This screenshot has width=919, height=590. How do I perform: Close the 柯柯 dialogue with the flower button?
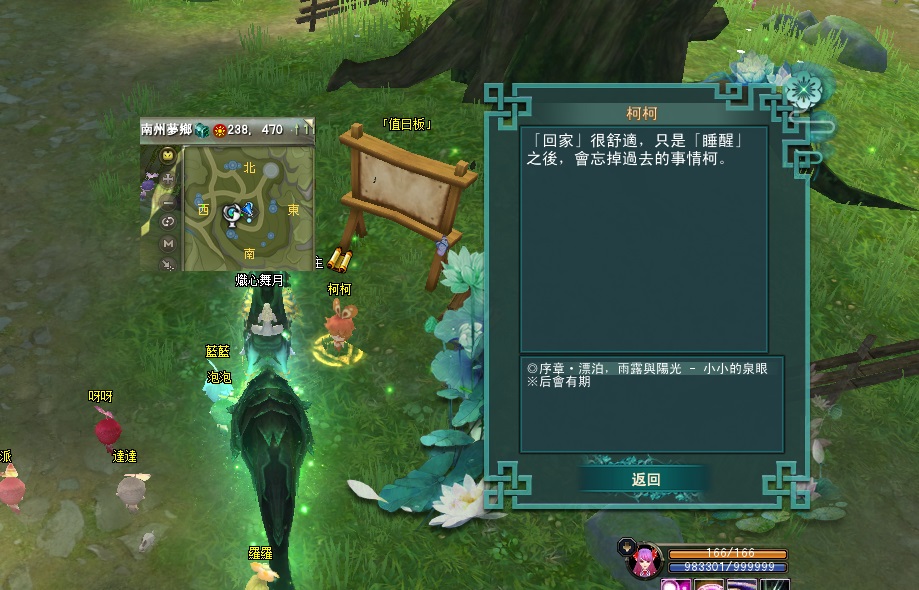pos(801,91)
